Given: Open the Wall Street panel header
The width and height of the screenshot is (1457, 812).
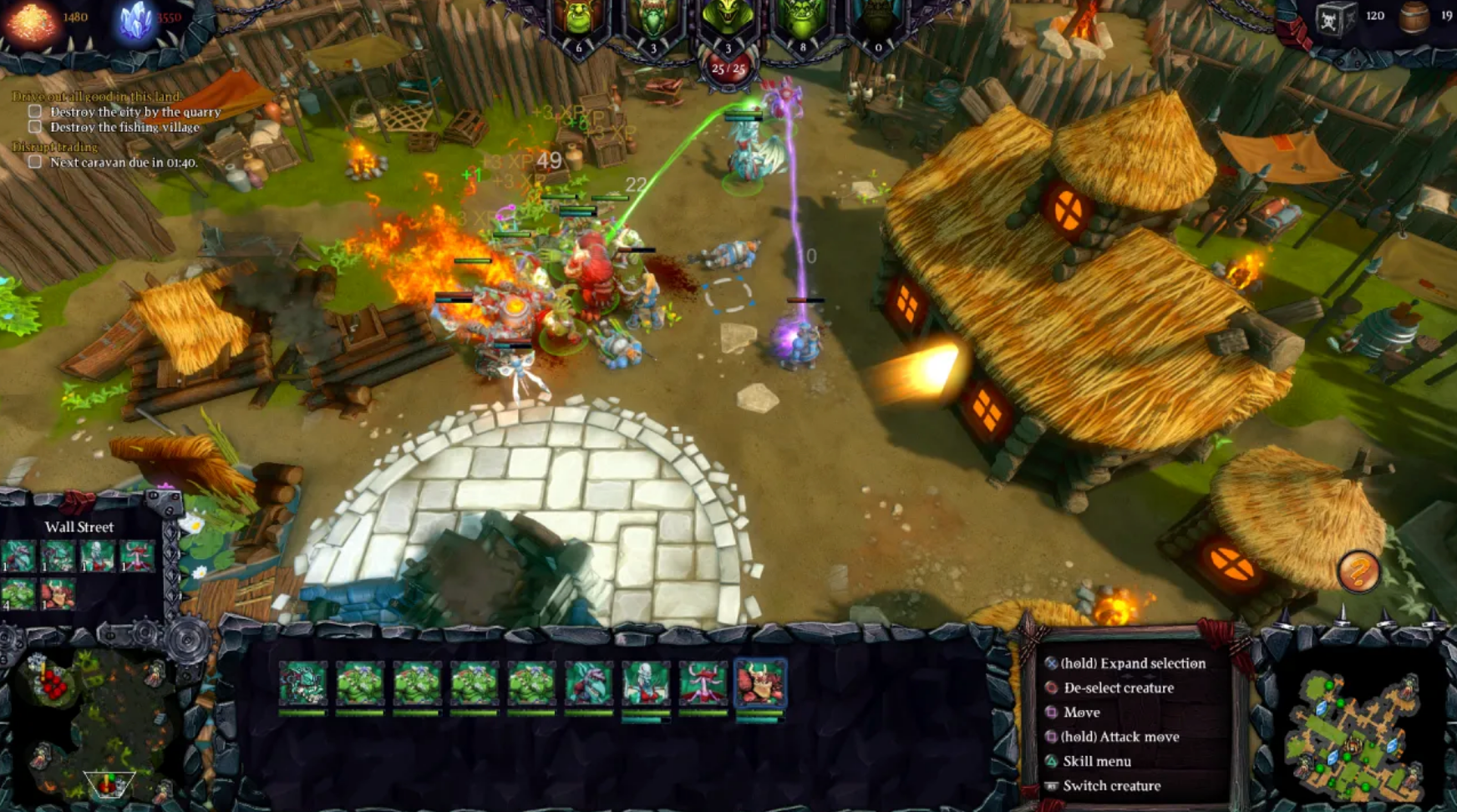Looking at the screenshot, I should point(80,528).
